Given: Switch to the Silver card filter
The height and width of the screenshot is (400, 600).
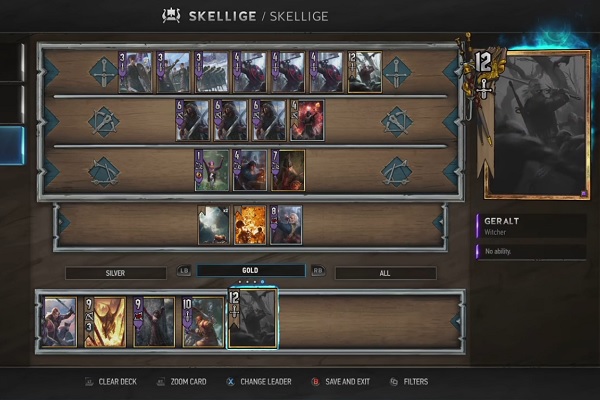Looking at the screenshot, I should [x=115, y=272].
